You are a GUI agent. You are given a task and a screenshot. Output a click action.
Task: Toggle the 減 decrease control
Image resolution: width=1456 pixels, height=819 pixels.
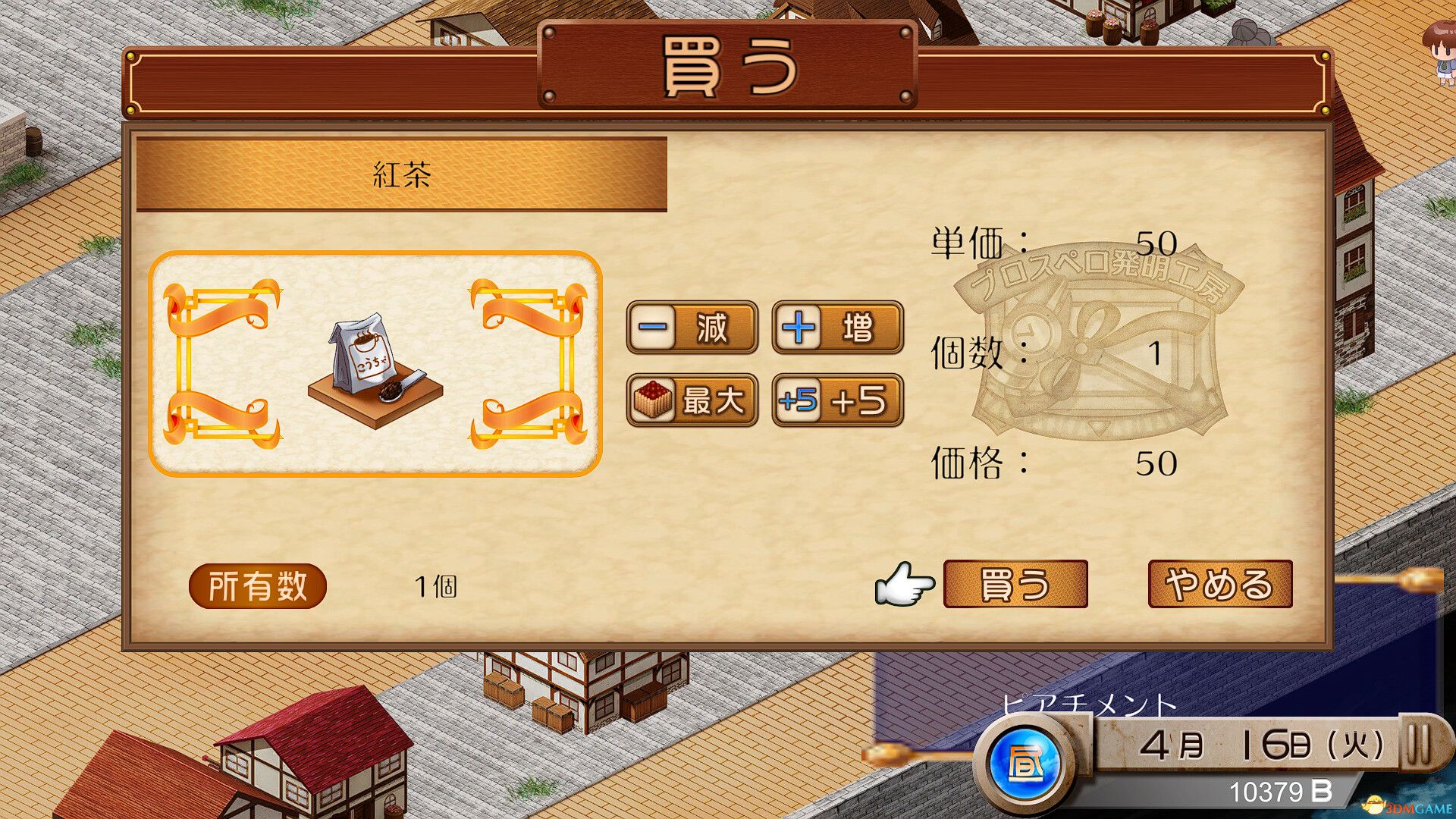point(692,328)
